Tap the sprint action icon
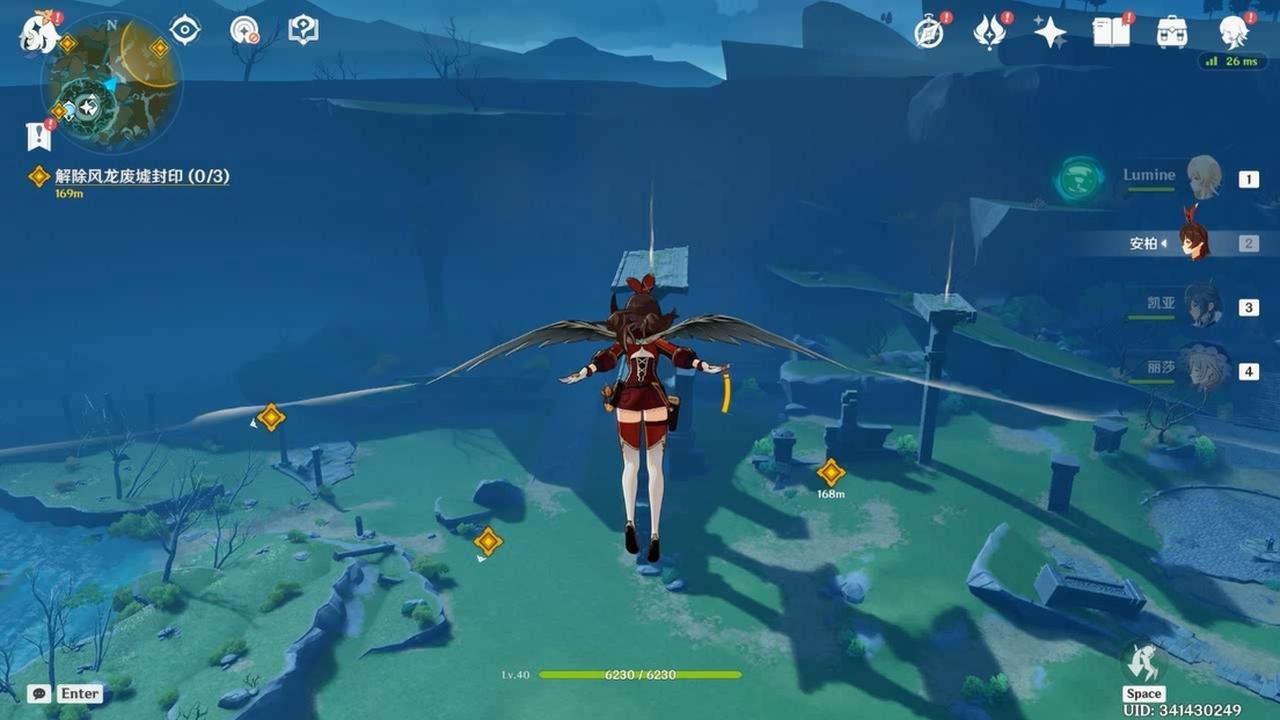Viewport: 1280px width, 720px height. click(x=1144, y=663)
